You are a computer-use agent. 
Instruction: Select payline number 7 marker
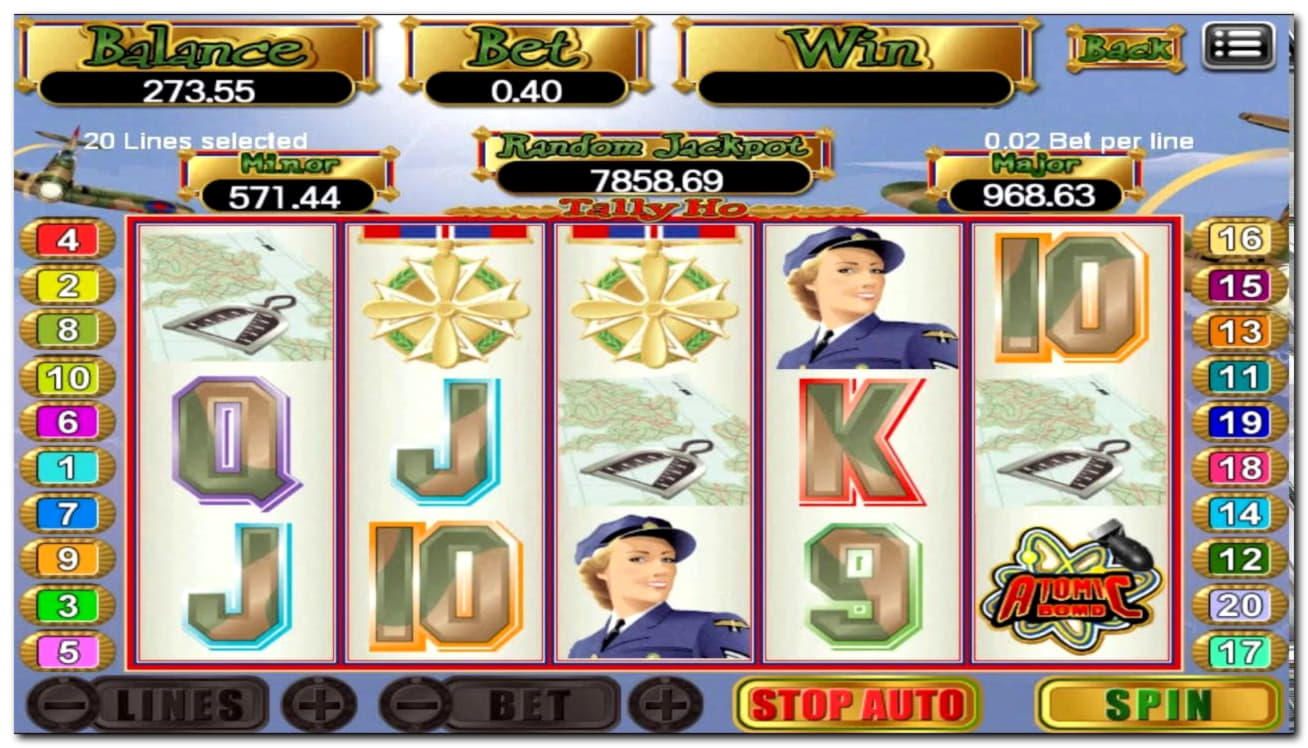tap(67, 513)
